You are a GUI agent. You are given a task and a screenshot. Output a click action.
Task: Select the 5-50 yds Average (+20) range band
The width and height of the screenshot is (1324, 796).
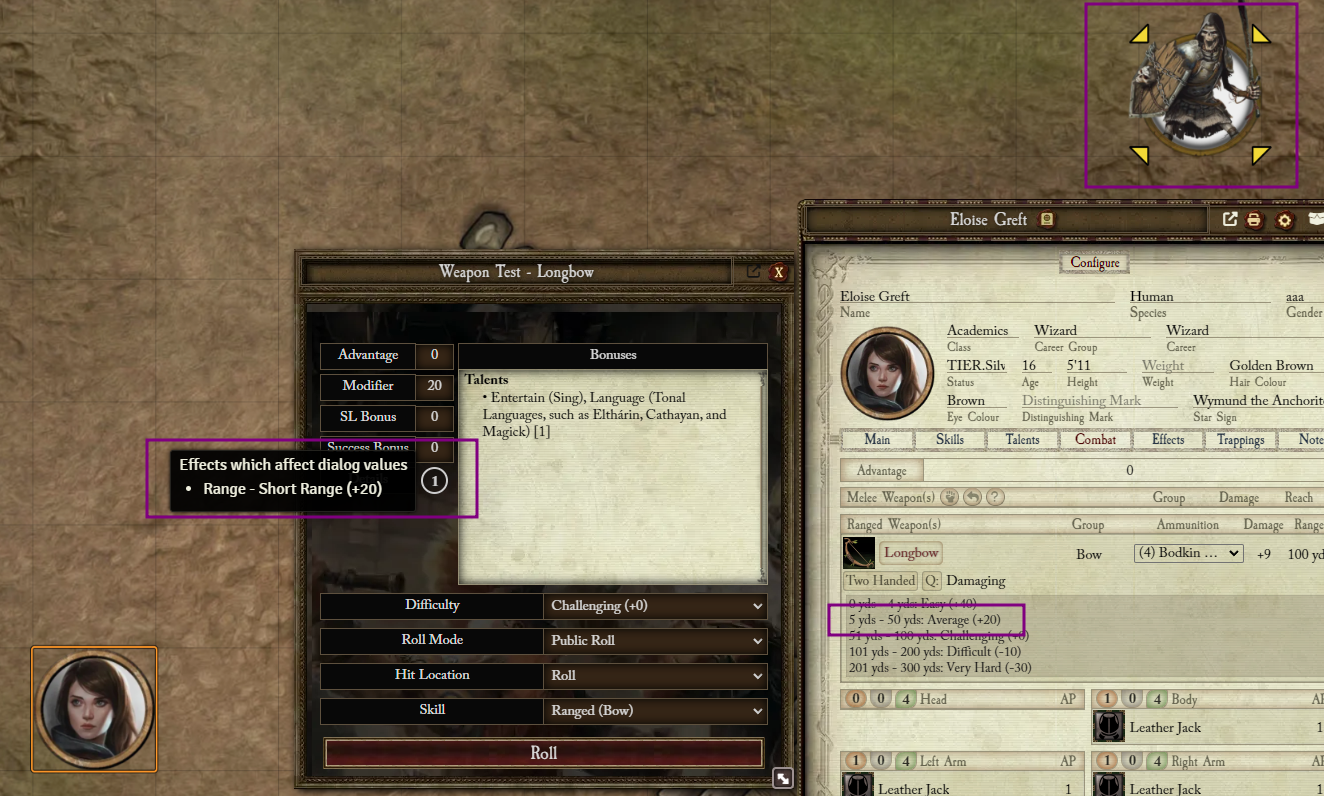[x=924, y=619]
